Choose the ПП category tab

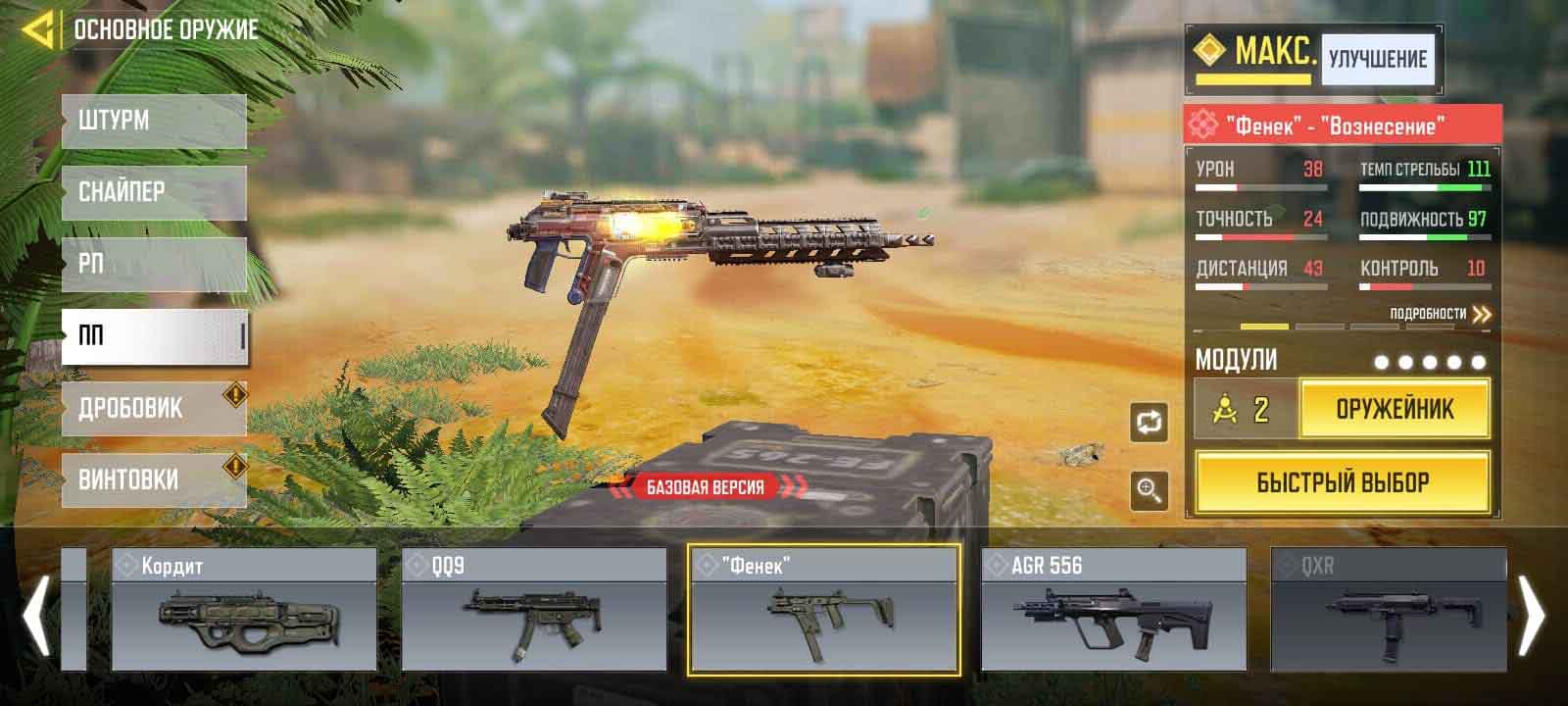tap(154, 336)
